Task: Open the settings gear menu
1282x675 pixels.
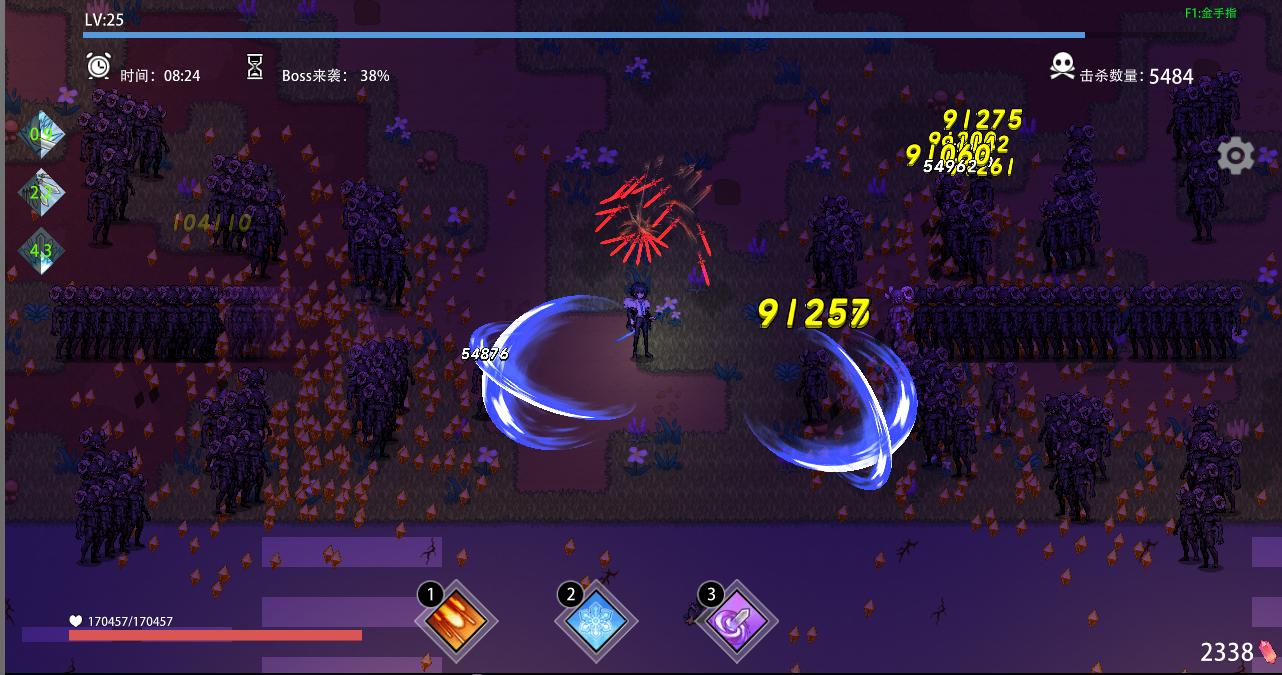Action: [x=1236, y=156]
